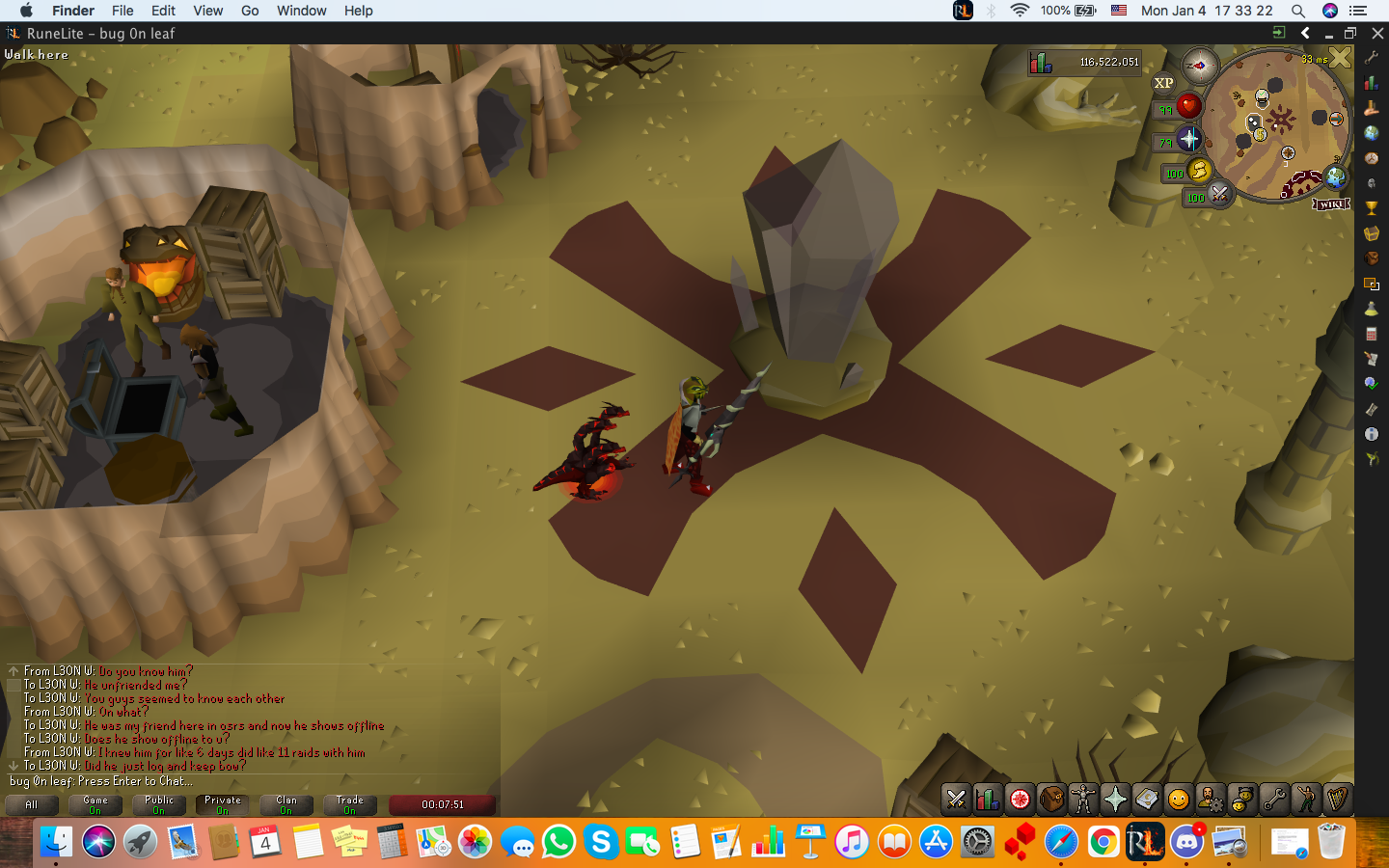Toggle run with the boot orb

(x=1199, y=172)
